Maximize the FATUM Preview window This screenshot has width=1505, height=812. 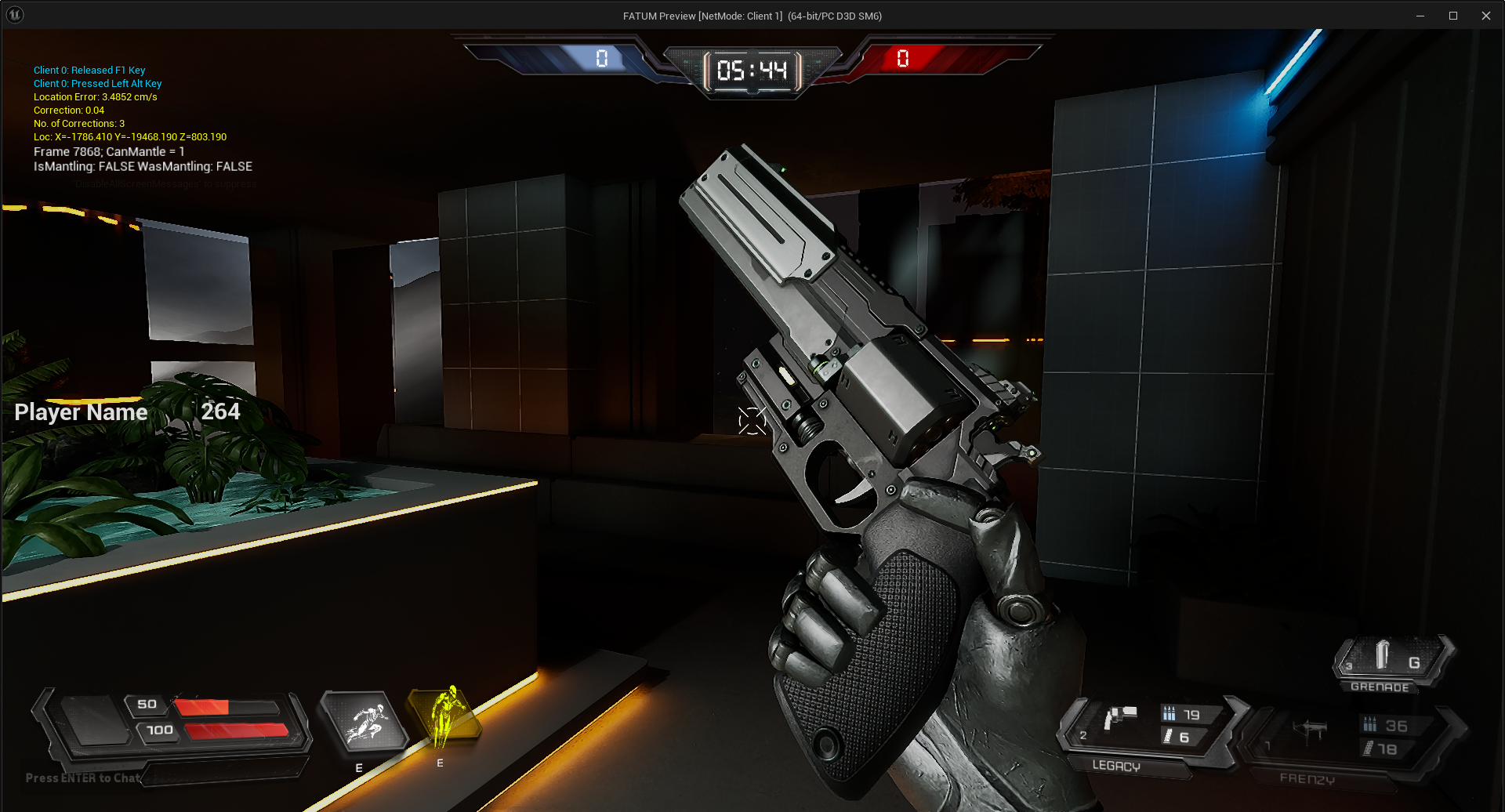tap(1452, 16)
